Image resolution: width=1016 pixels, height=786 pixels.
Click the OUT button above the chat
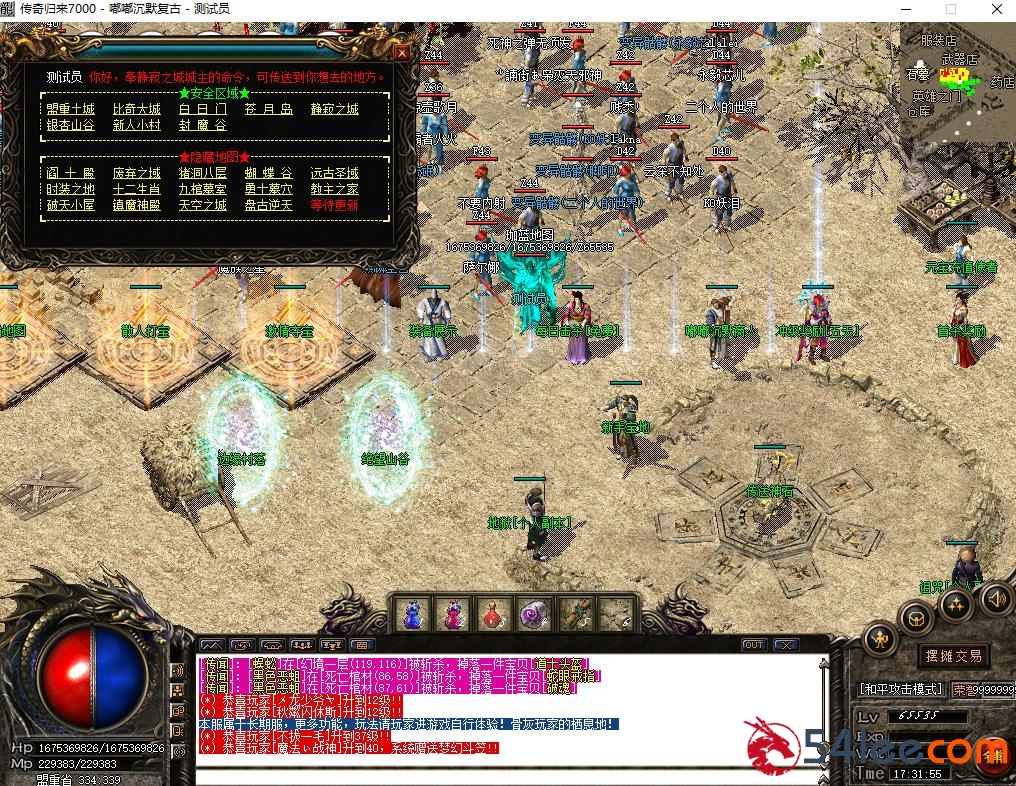click(754, 645)
